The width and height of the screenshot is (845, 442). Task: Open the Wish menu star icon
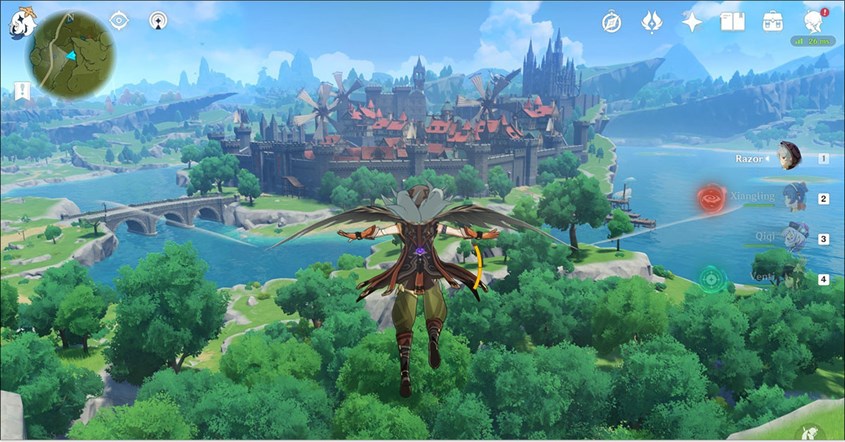pos(692,21)
